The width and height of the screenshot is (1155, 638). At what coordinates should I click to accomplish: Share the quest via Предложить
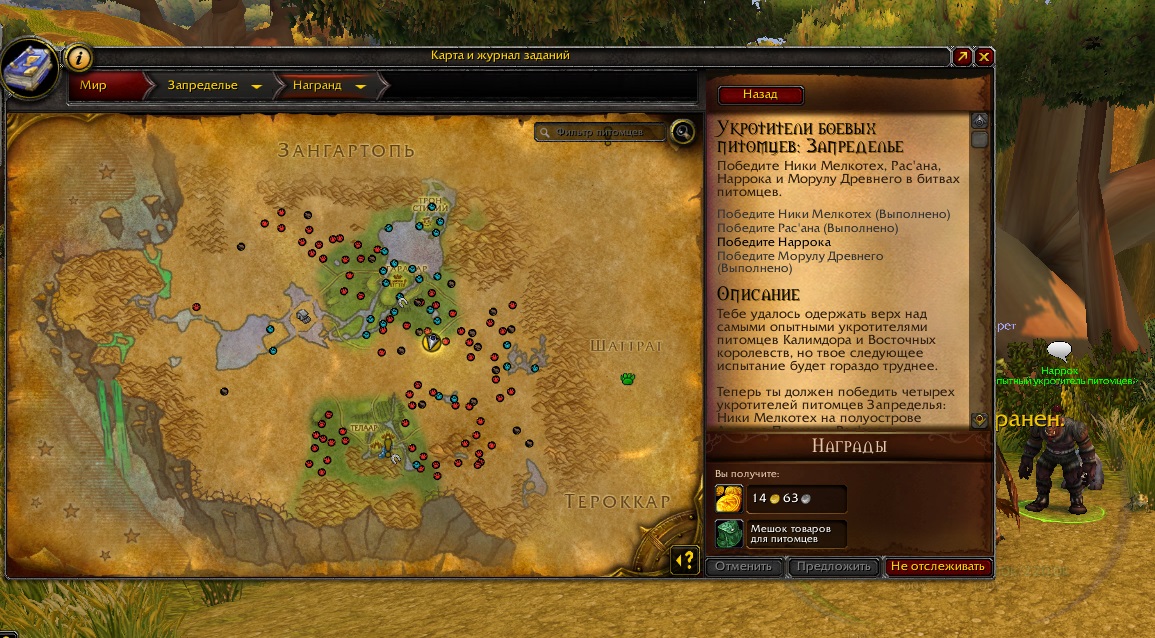click(832, 567)
